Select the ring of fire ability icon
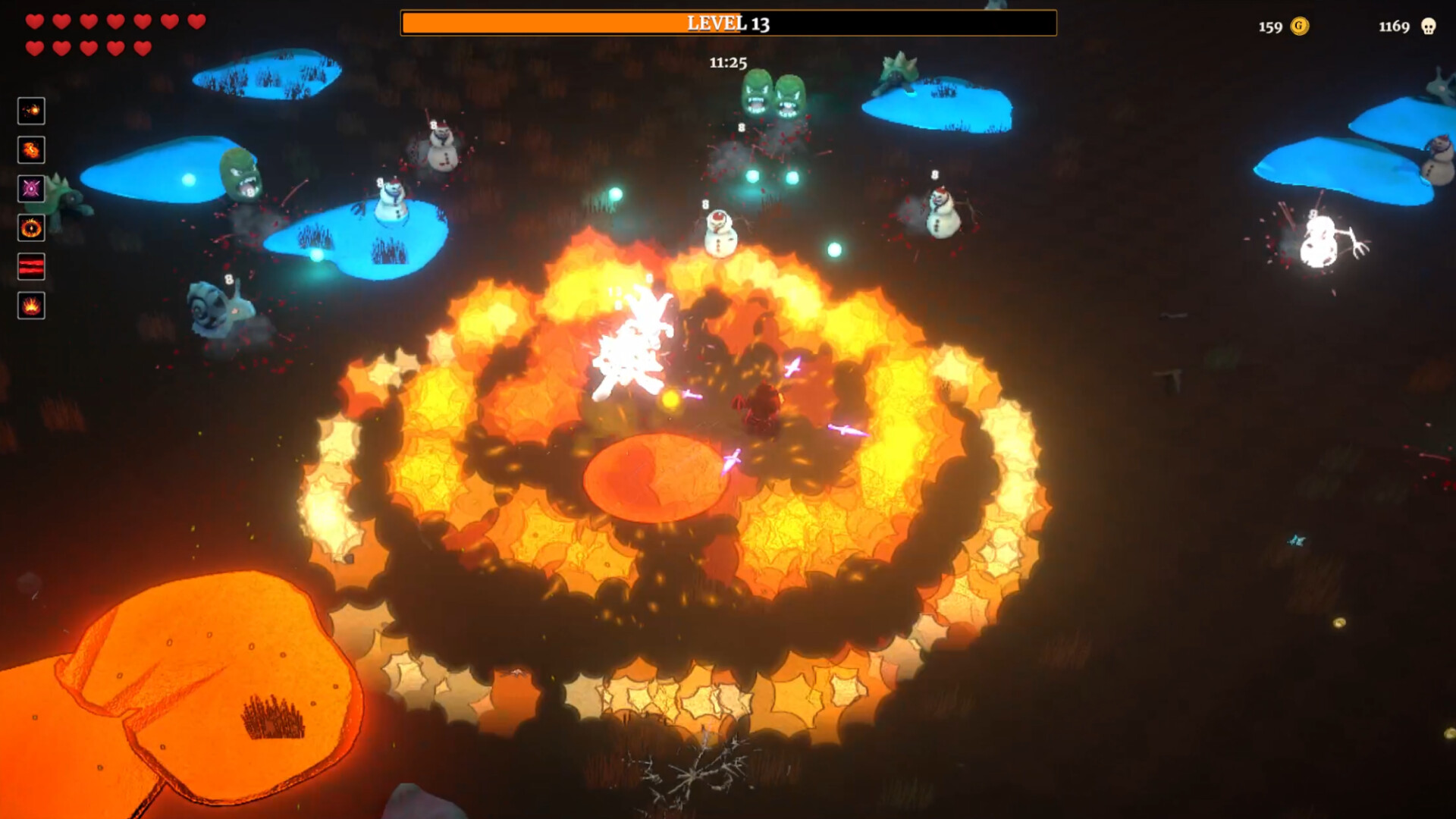Viewport: 1456px width, 819px height. click(x=31, y=228)
